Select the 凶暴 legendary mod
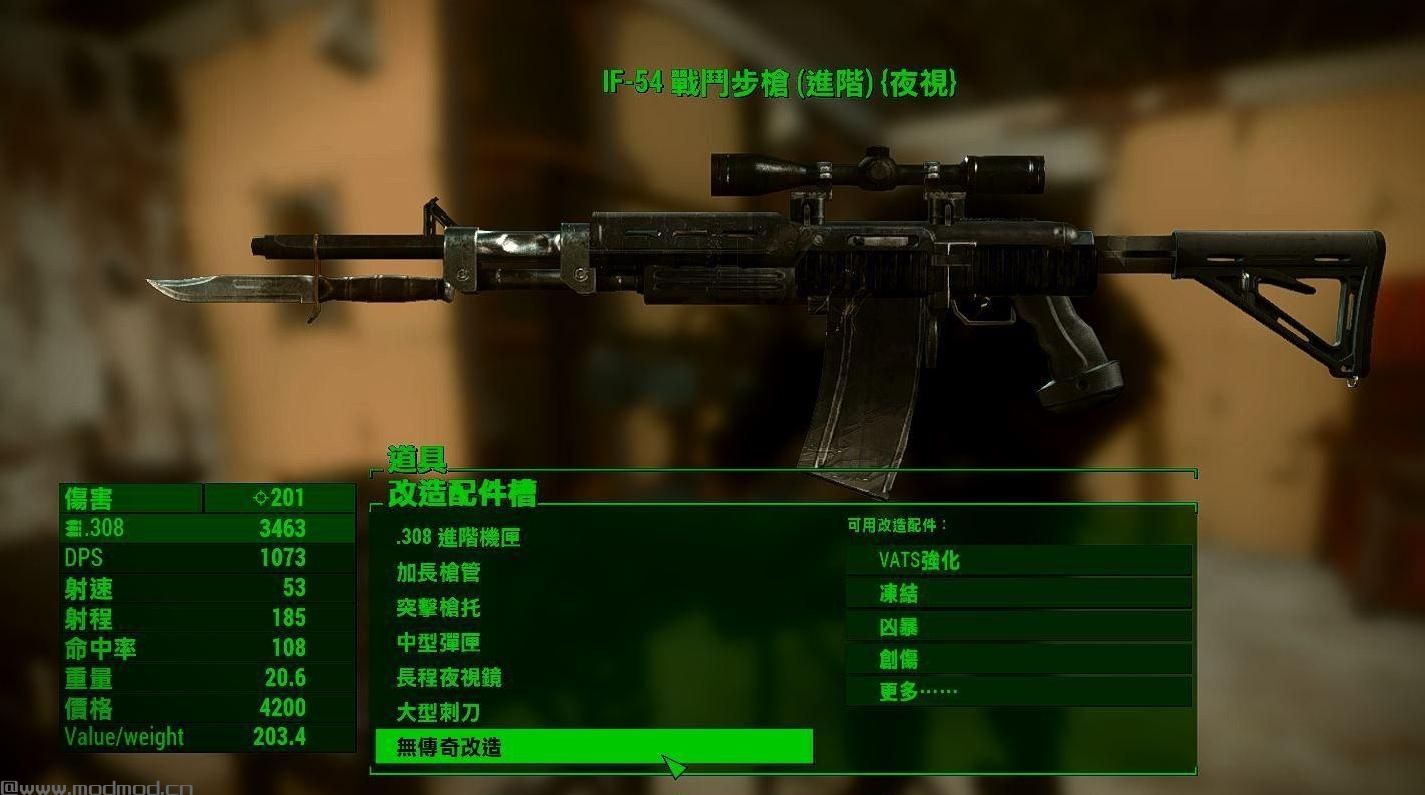This screenshot has height=795, width=1425. click(1018, 627)
